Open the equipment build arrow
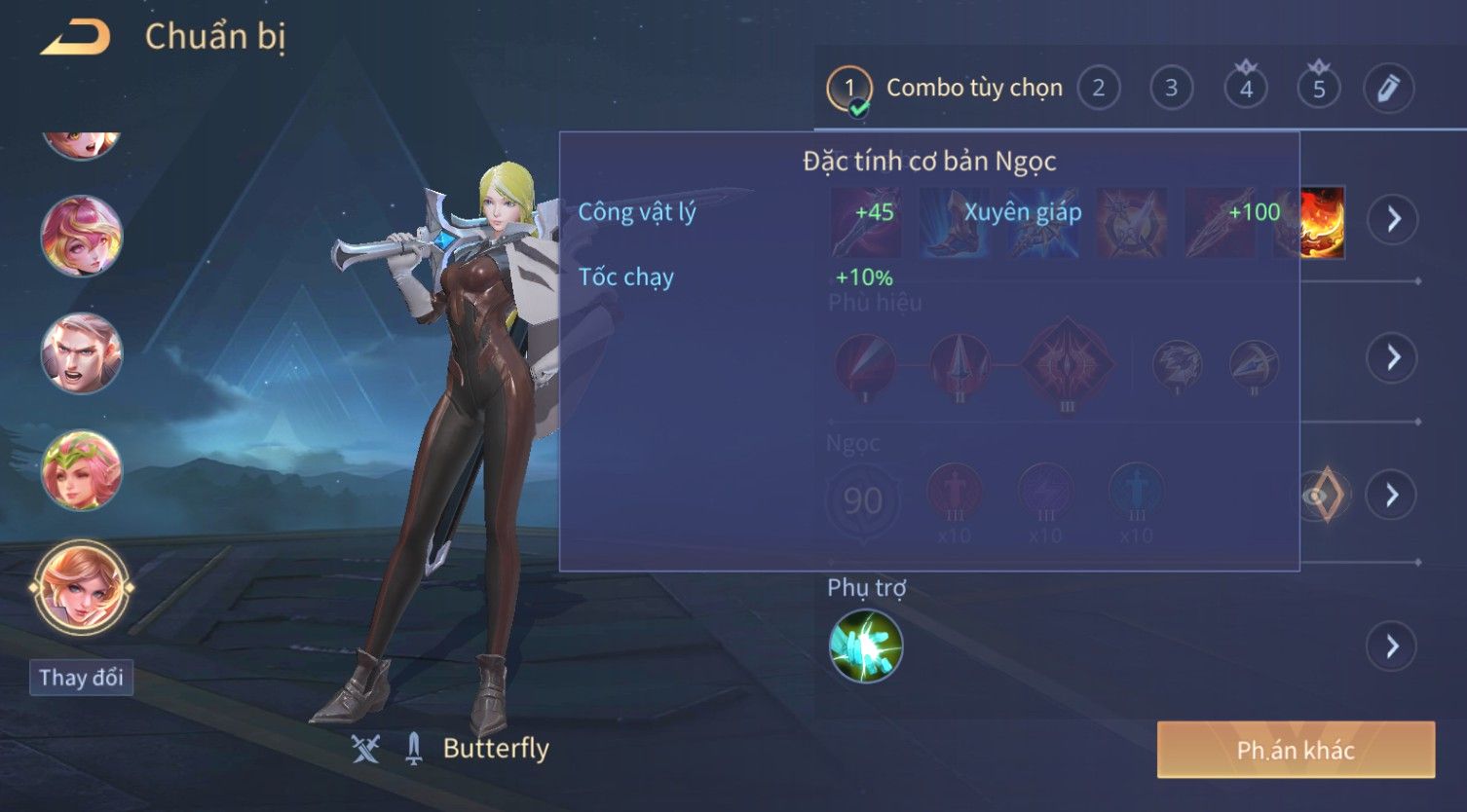 click(x=1393, y=219)
